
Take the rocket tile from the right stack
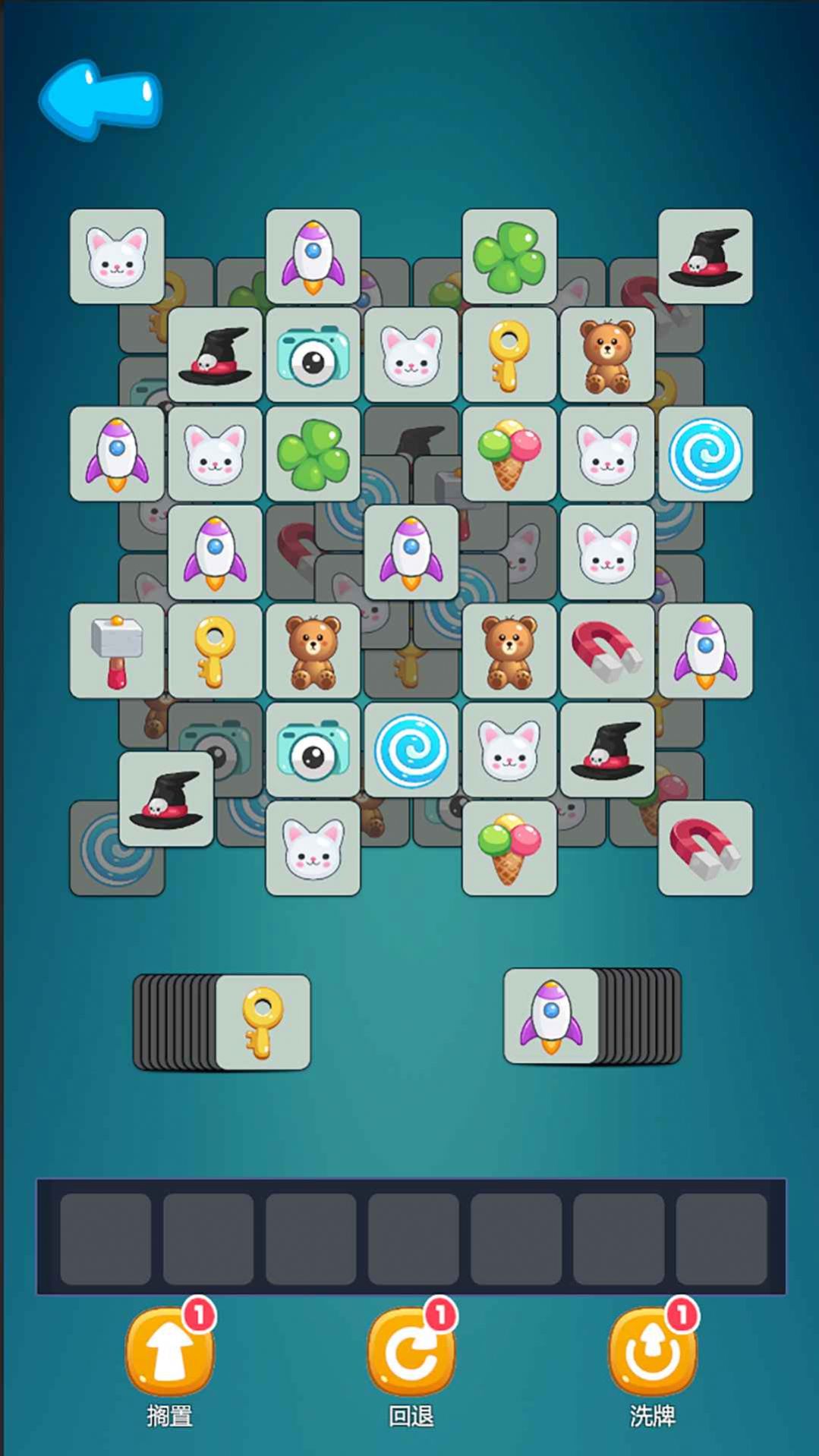point(551,1016)
